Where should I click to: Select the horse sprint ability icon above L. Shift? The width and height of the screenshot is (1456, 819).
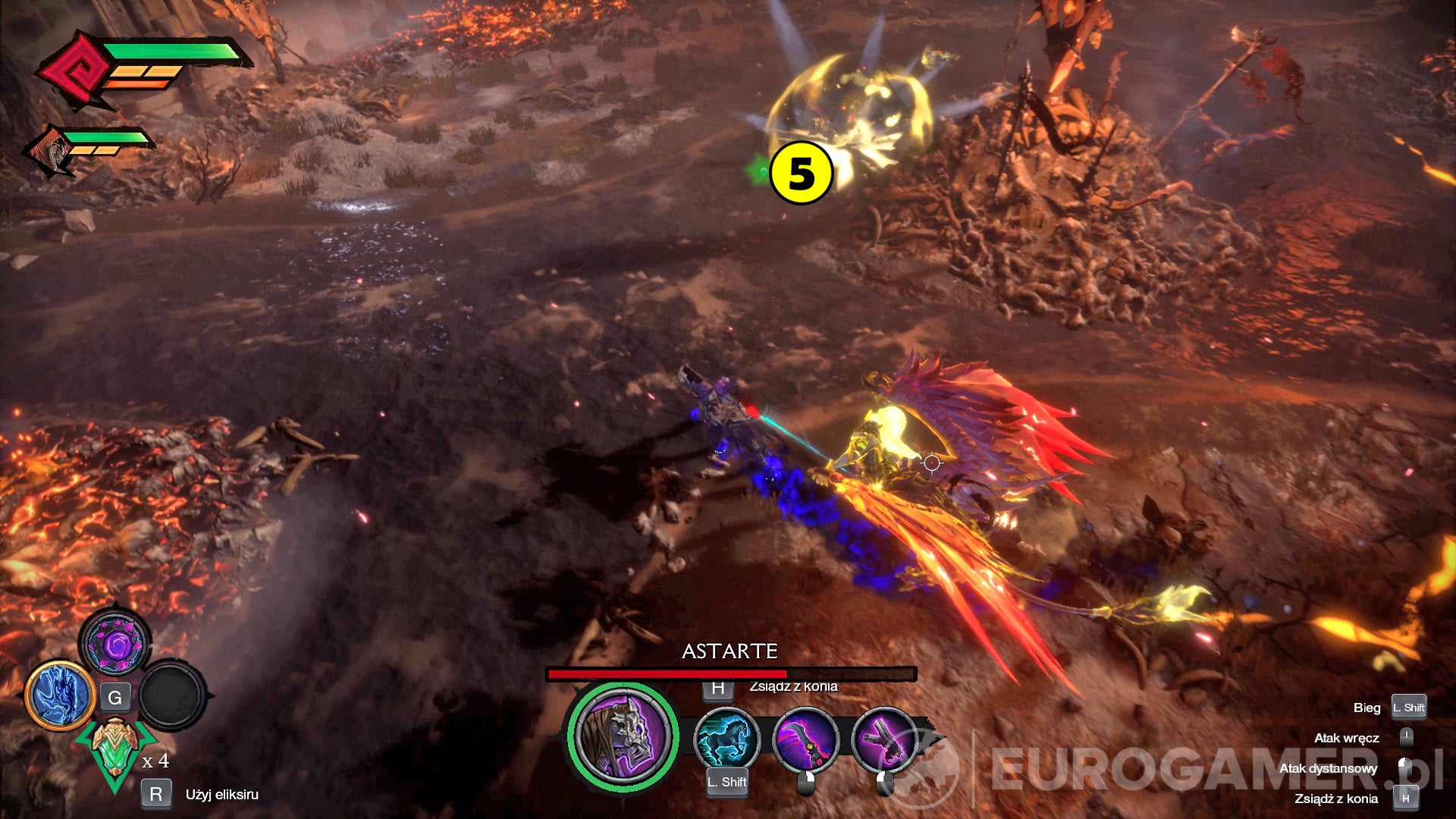(x=726, y=739)
